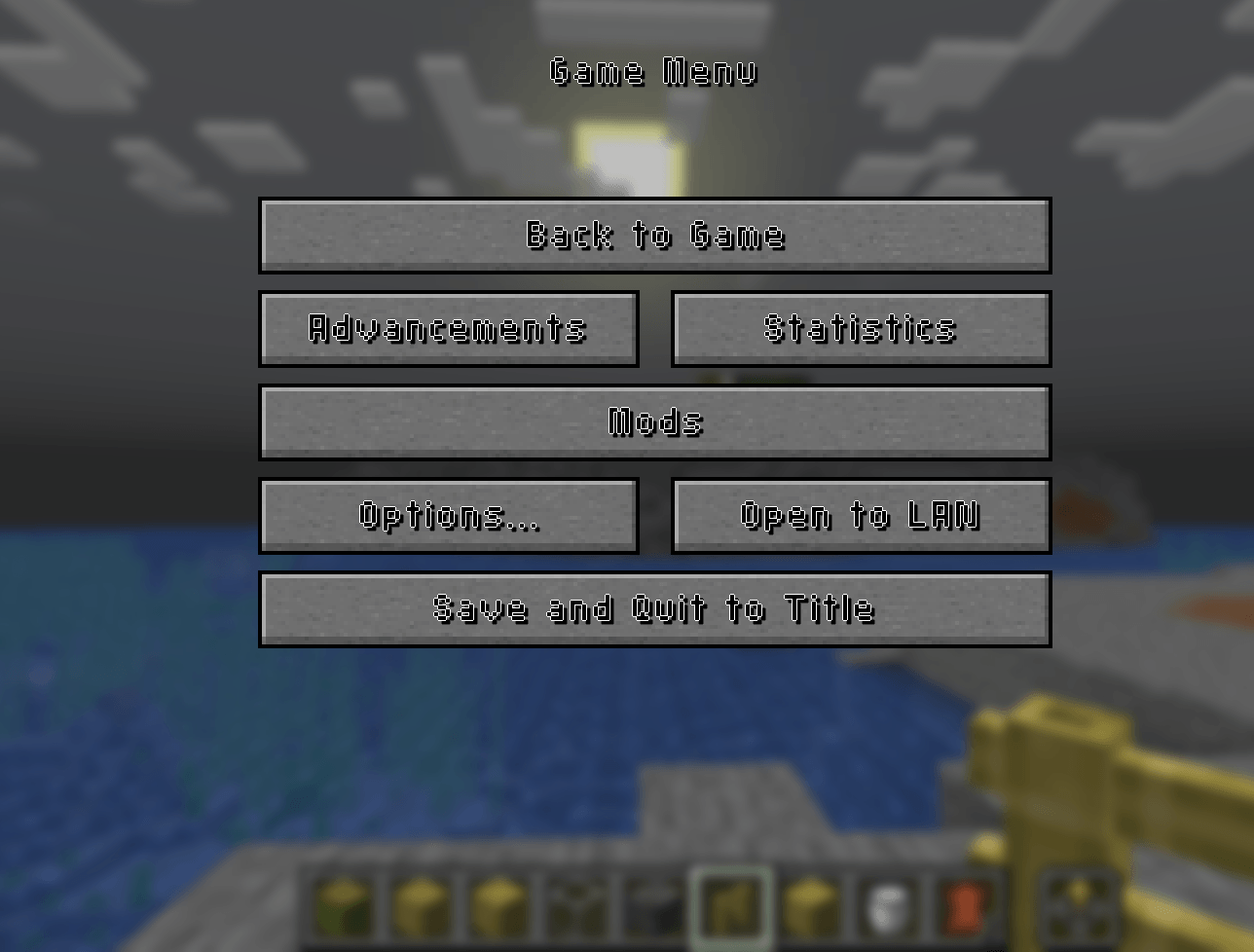Open the Mods list
1254x952 pixels.
click(654, 421)
